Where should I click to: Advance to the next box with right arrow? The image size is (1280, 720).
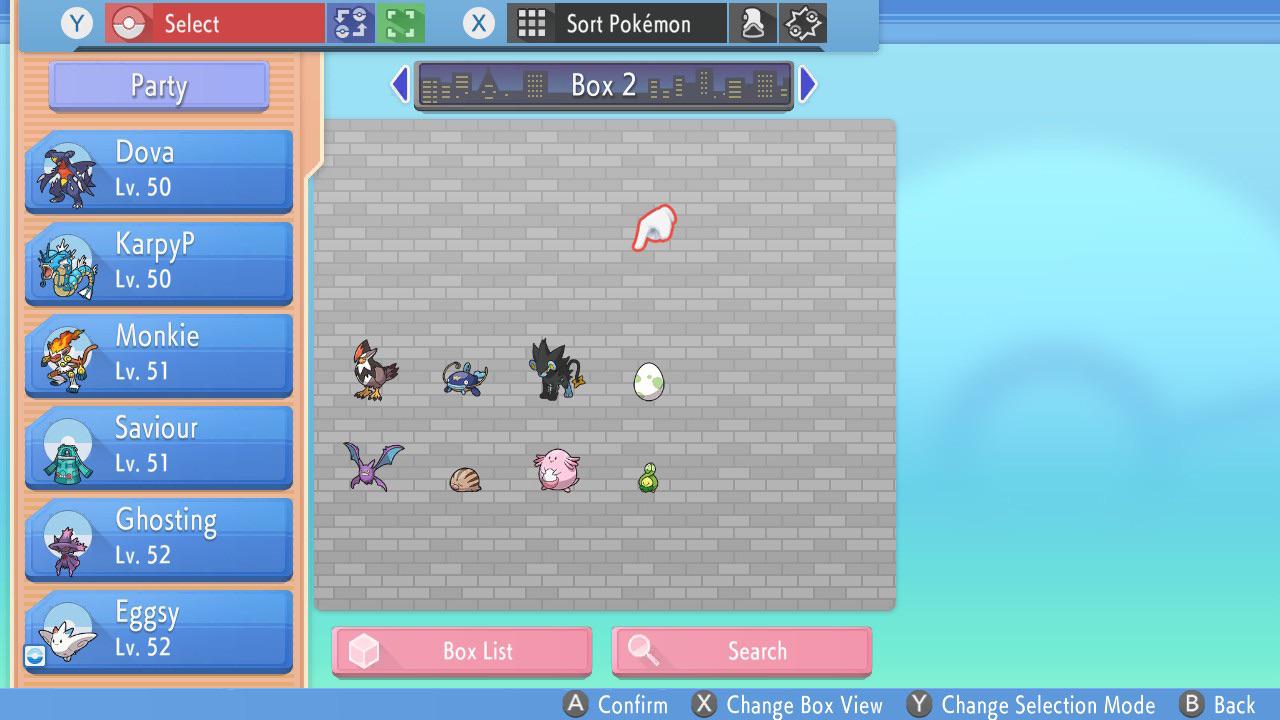[808, 84]
